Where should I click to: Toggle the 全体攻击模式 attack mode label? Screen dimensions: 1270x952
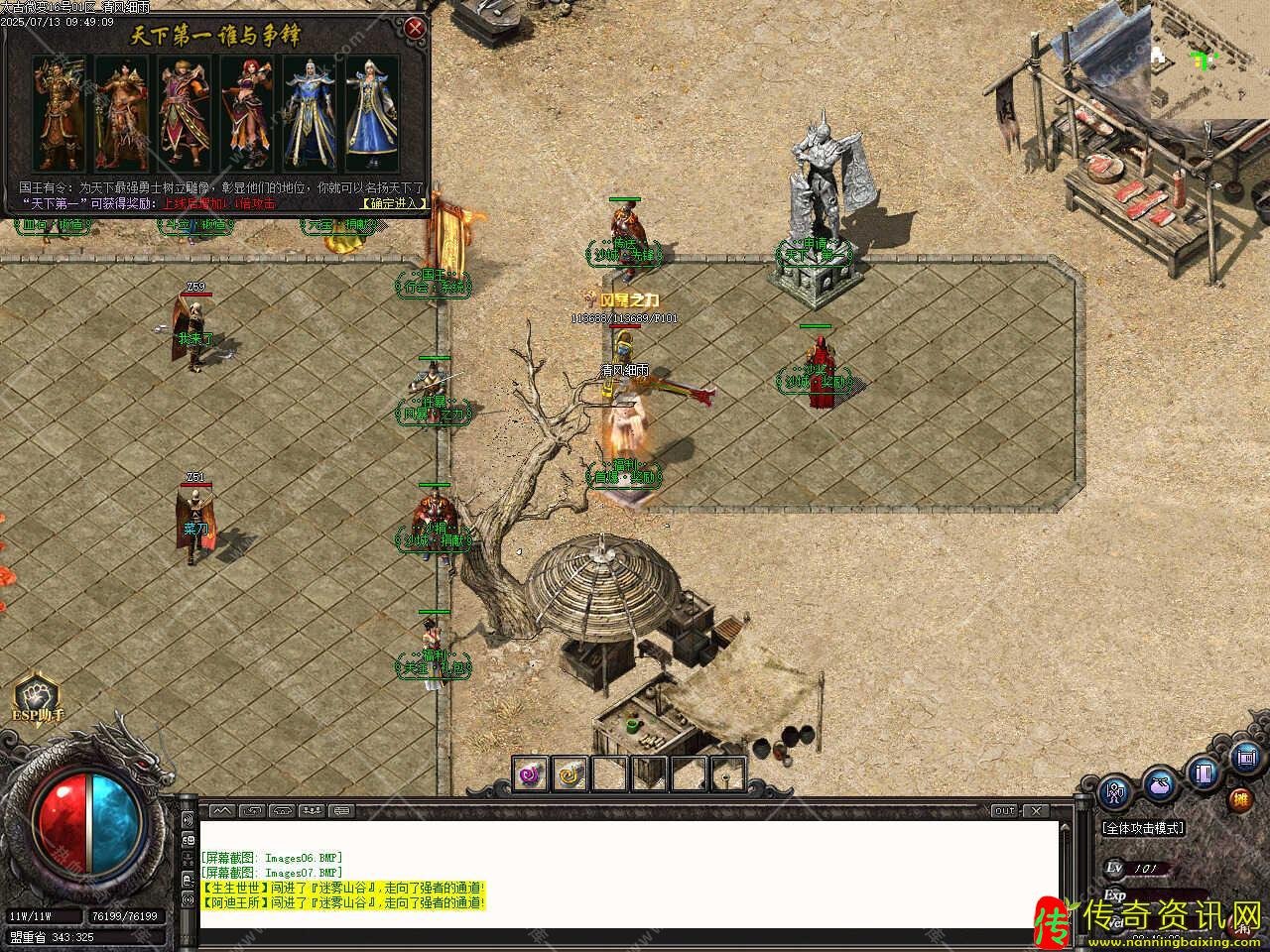click(x=1142, y=828)
